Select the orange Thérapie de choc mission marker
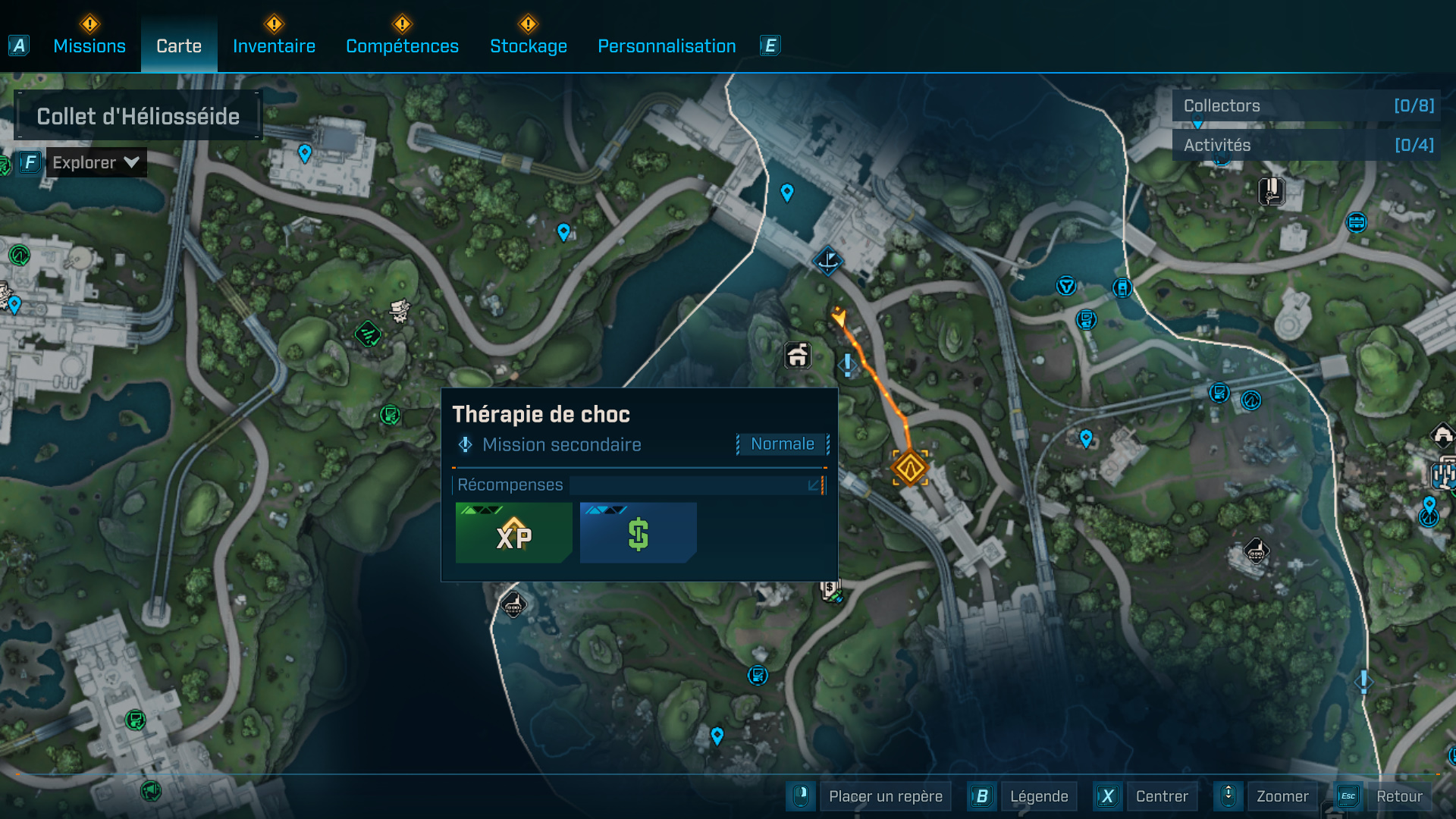Screen dimensions: 1456x819 (x=909, y=468)
